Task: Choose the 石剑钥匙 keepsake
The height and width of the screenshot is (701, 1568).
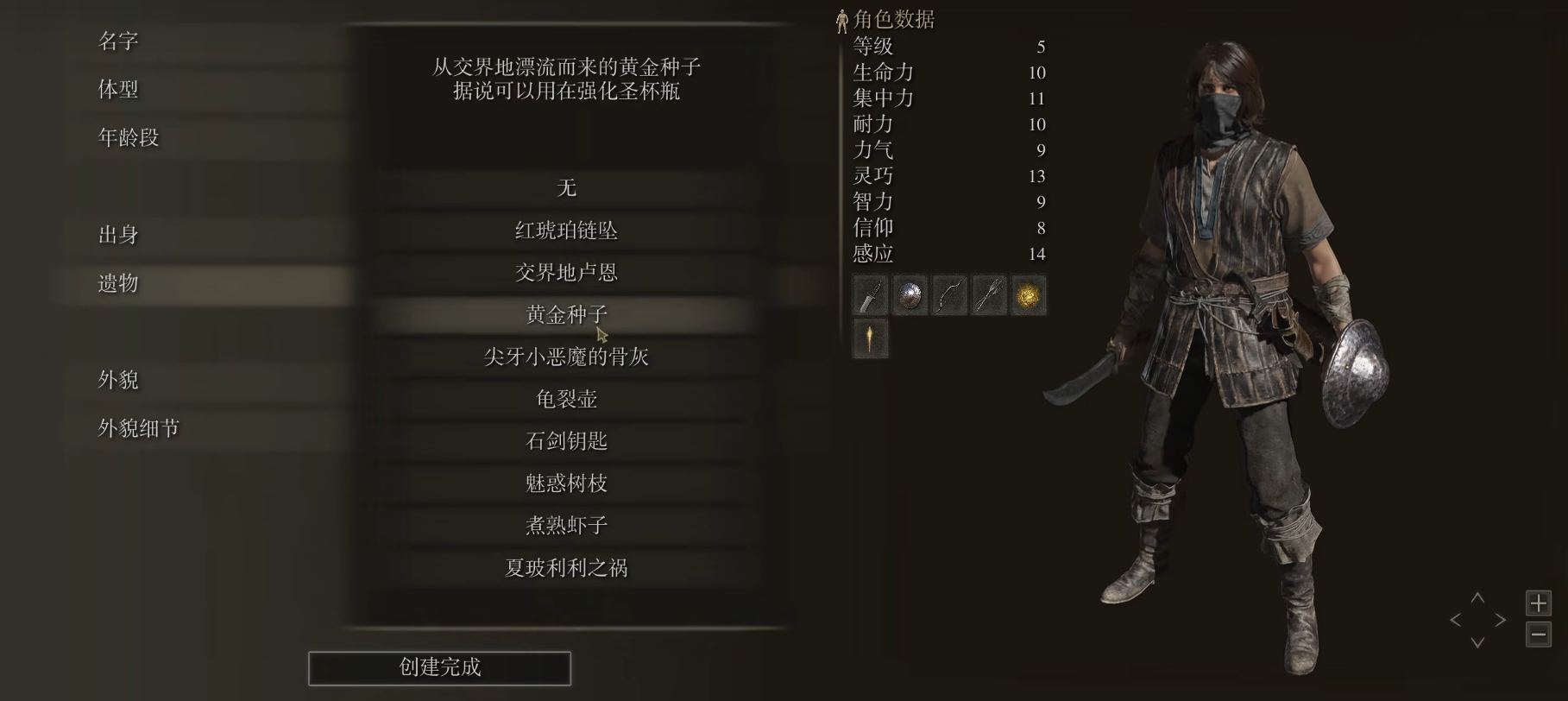Action: (565, 440)
